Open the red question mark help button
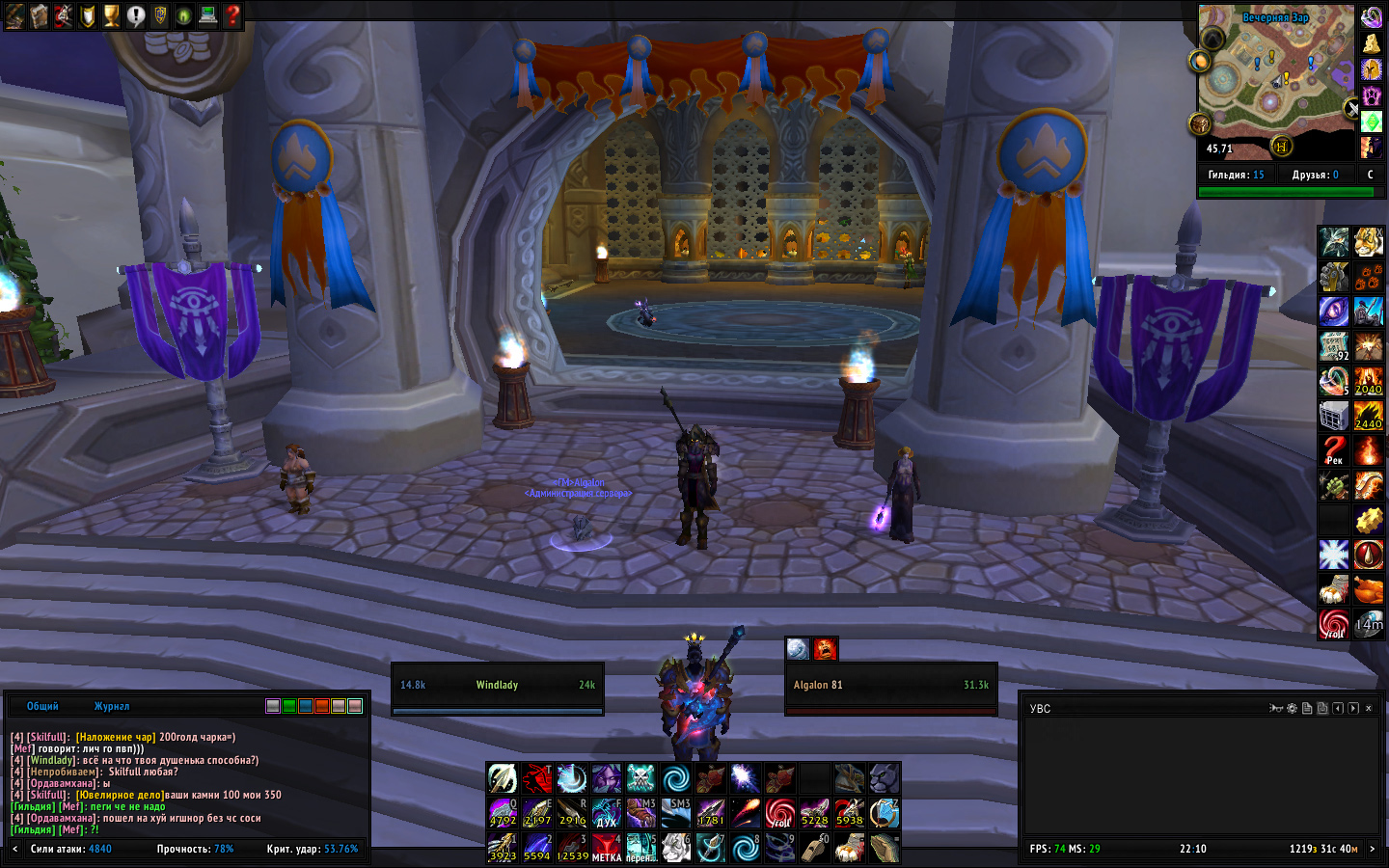This screenshot has width=1389, height=868. [232, 15]
